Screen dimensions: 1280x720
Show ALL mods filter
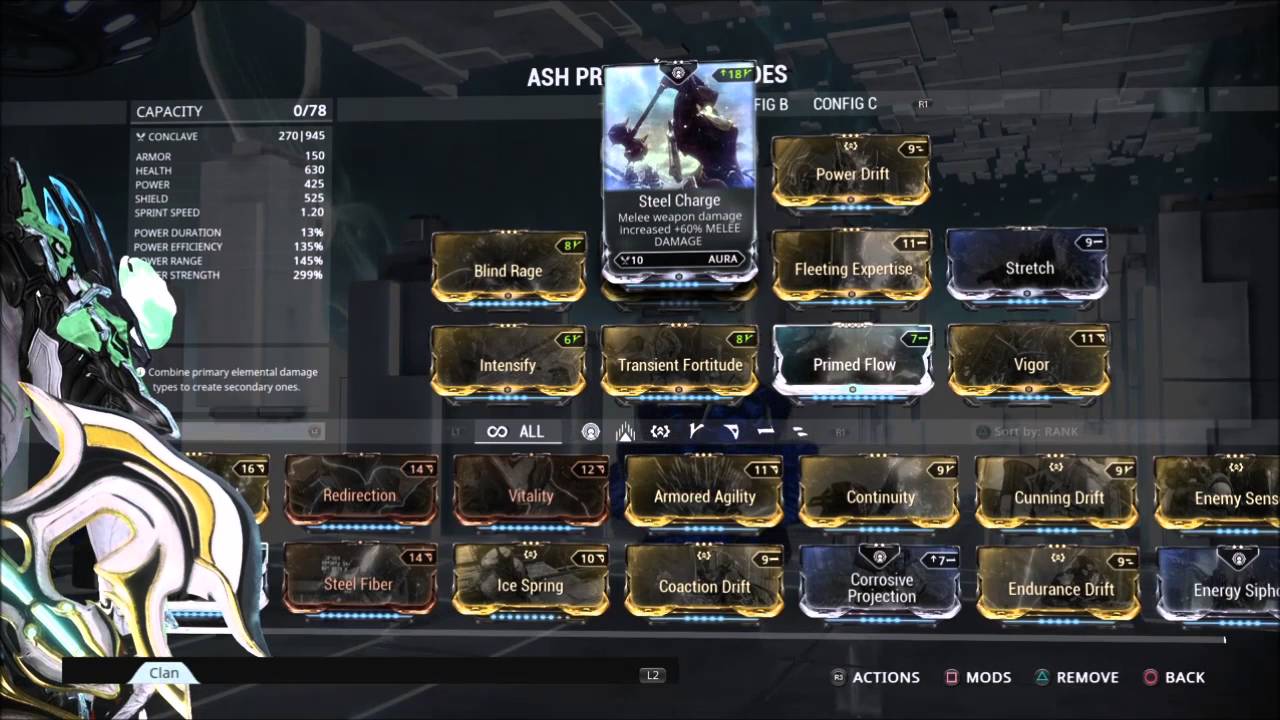[x=516, y=432]
